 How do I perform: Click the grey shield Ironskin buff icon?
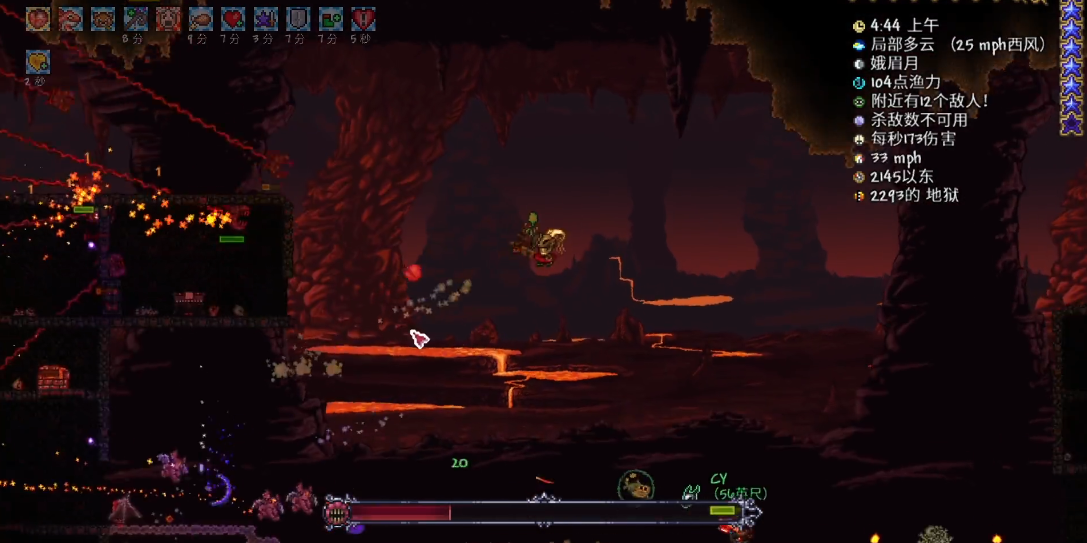pos(298,18)
